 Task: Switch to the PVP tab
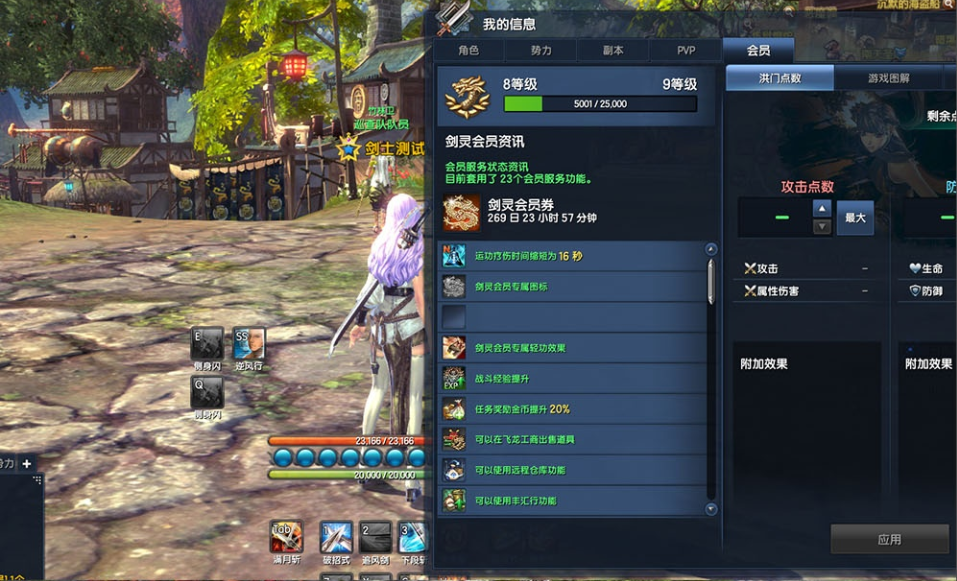pos(686,51)
